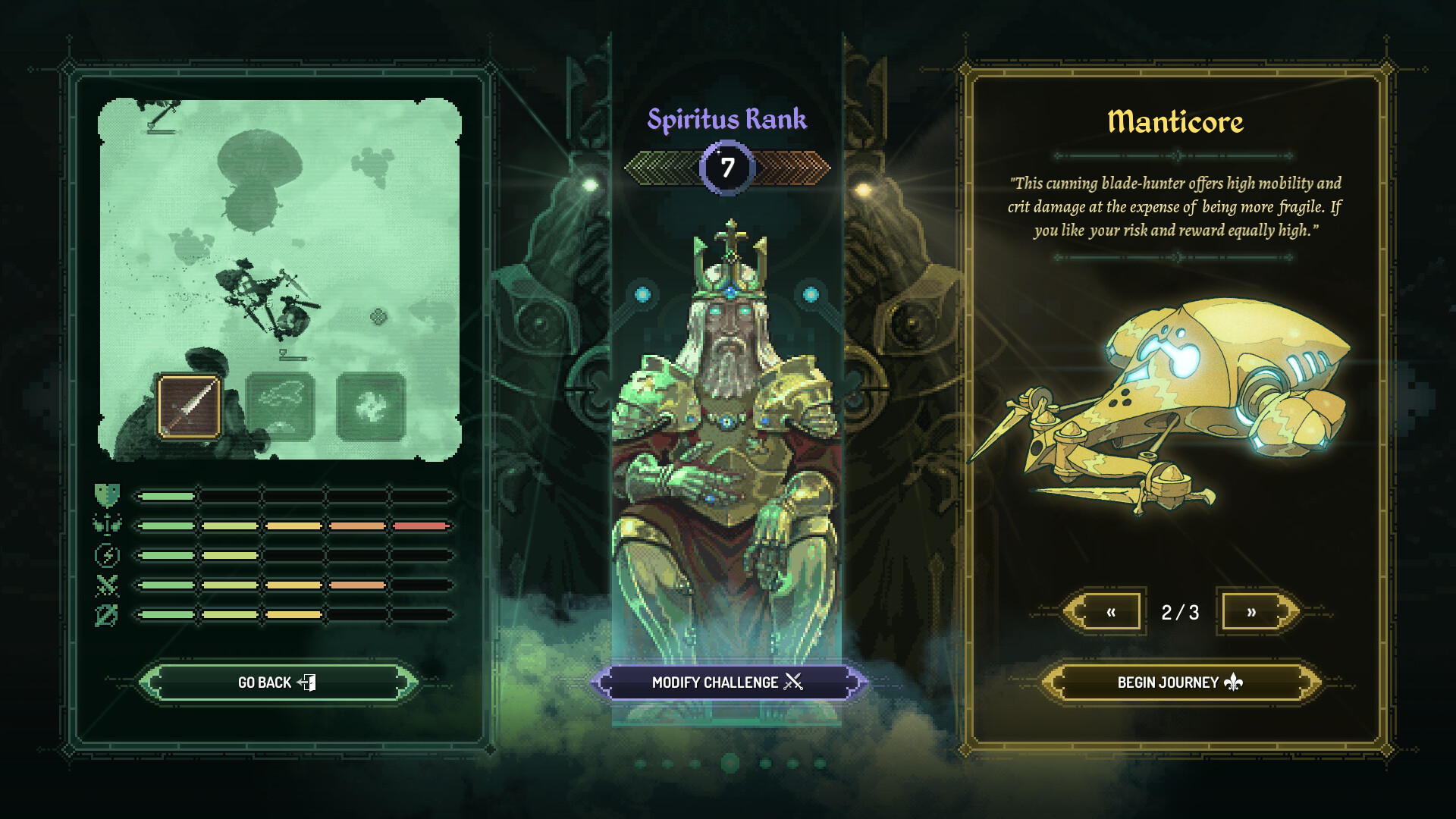The width and height of the screenshot is (1456, 819).
Task: Select the swirl ability preview icon
Action: click(x=371, y=406)
